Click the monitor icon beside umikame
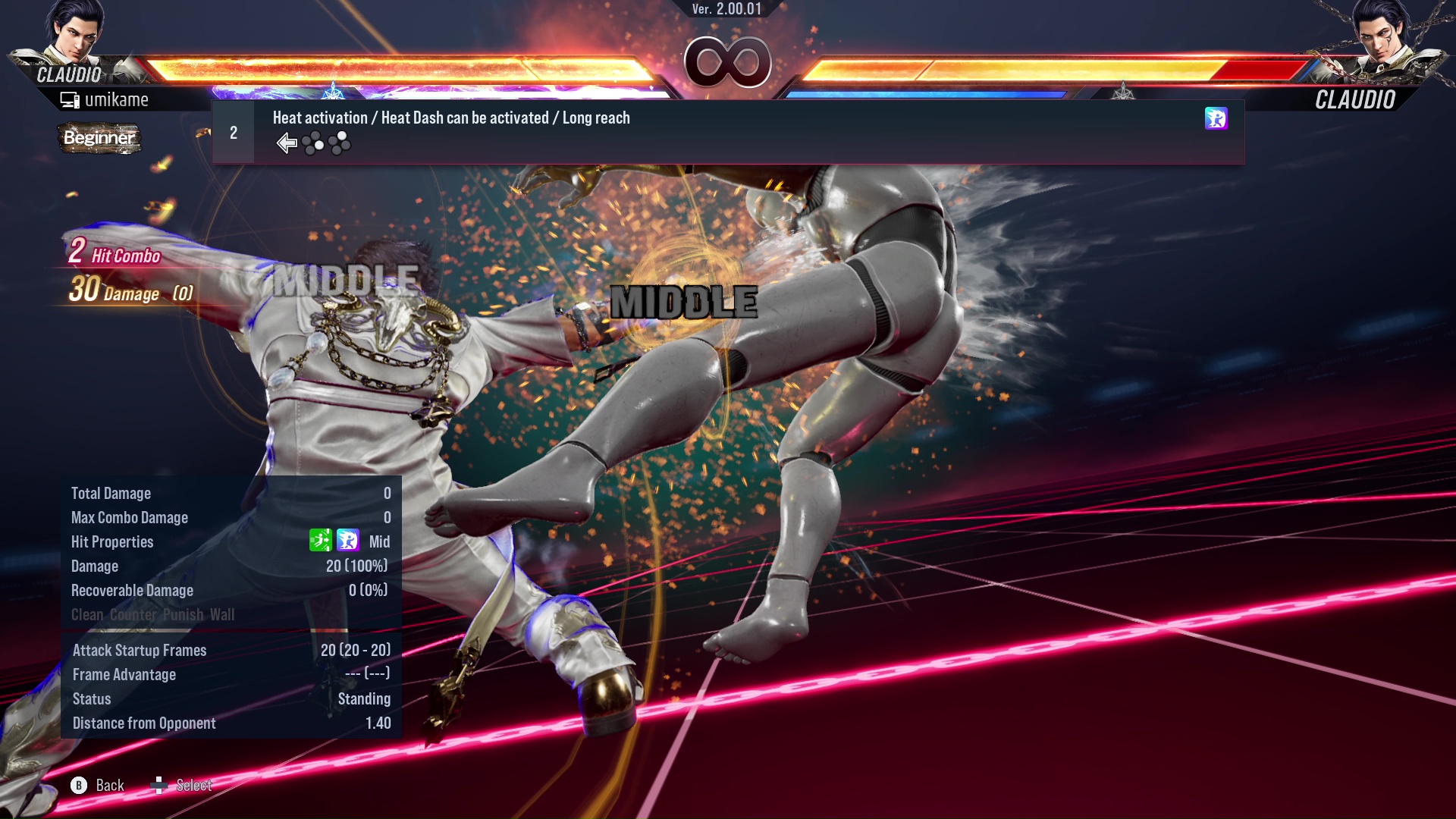Viewport: 1456px width, 819px height. coord(71,99)
